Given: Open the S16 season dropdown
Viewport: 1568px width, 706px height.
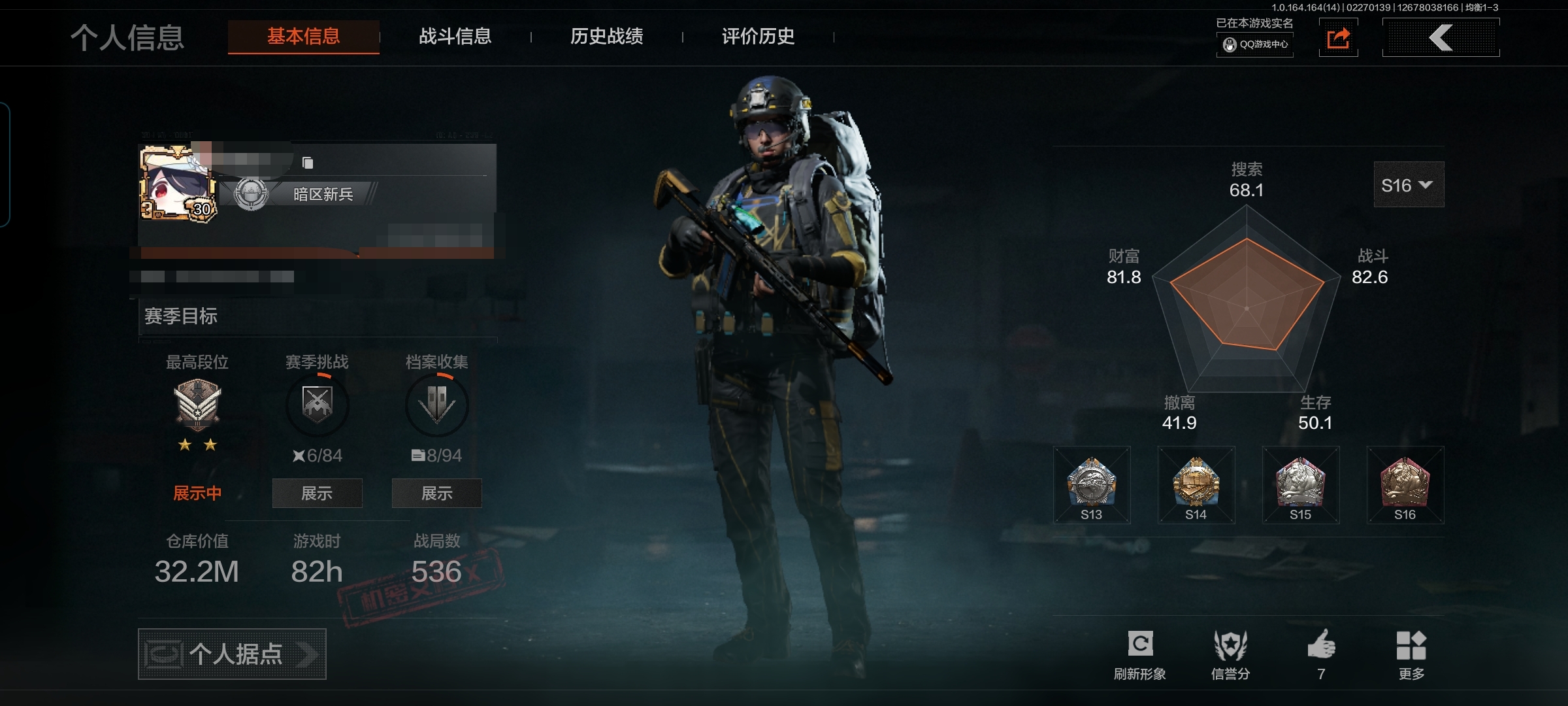Looking at the screenshot, I should pos(1408,185).
